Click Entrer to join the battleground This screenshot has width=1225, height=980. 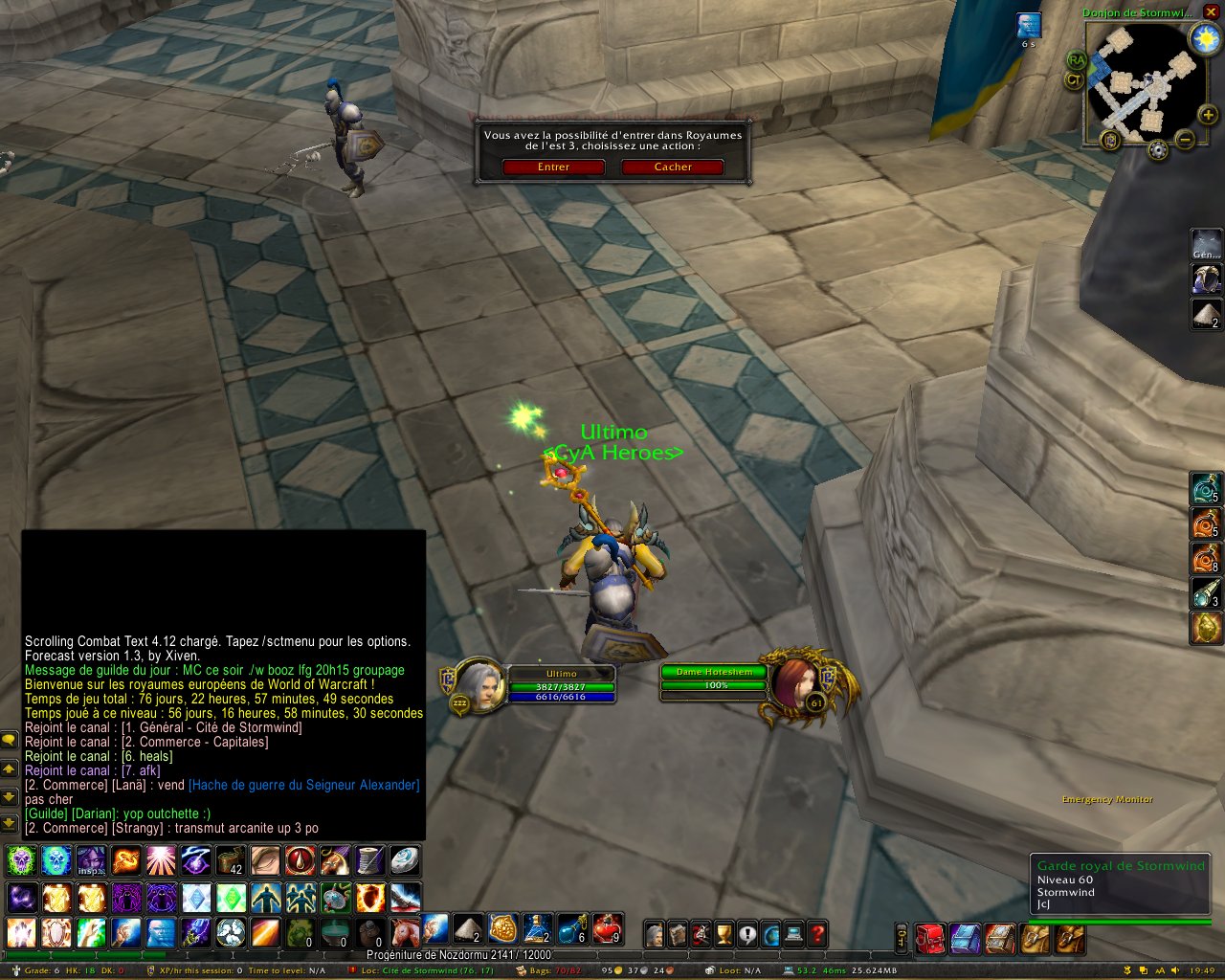553,167
